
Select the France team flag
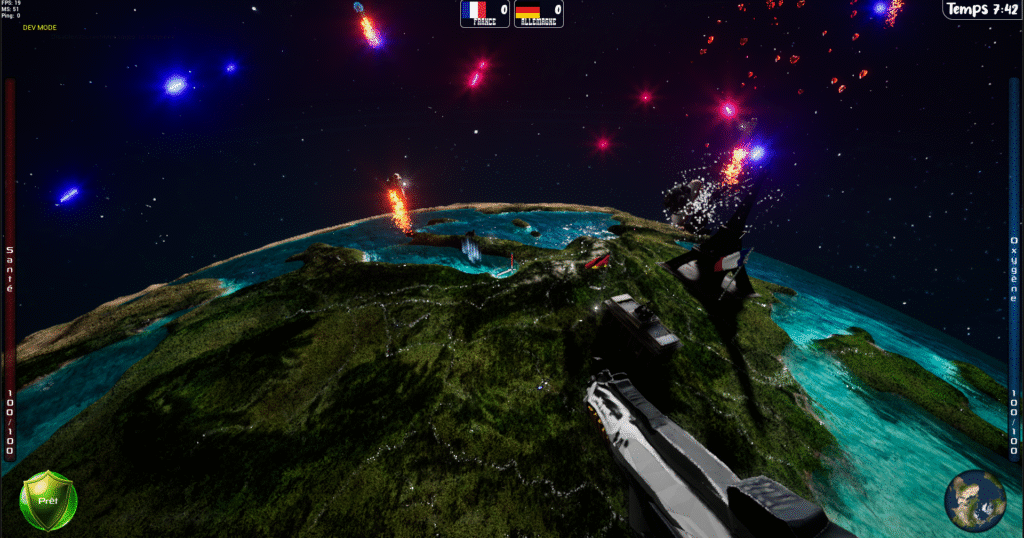(x=474, y=11)
